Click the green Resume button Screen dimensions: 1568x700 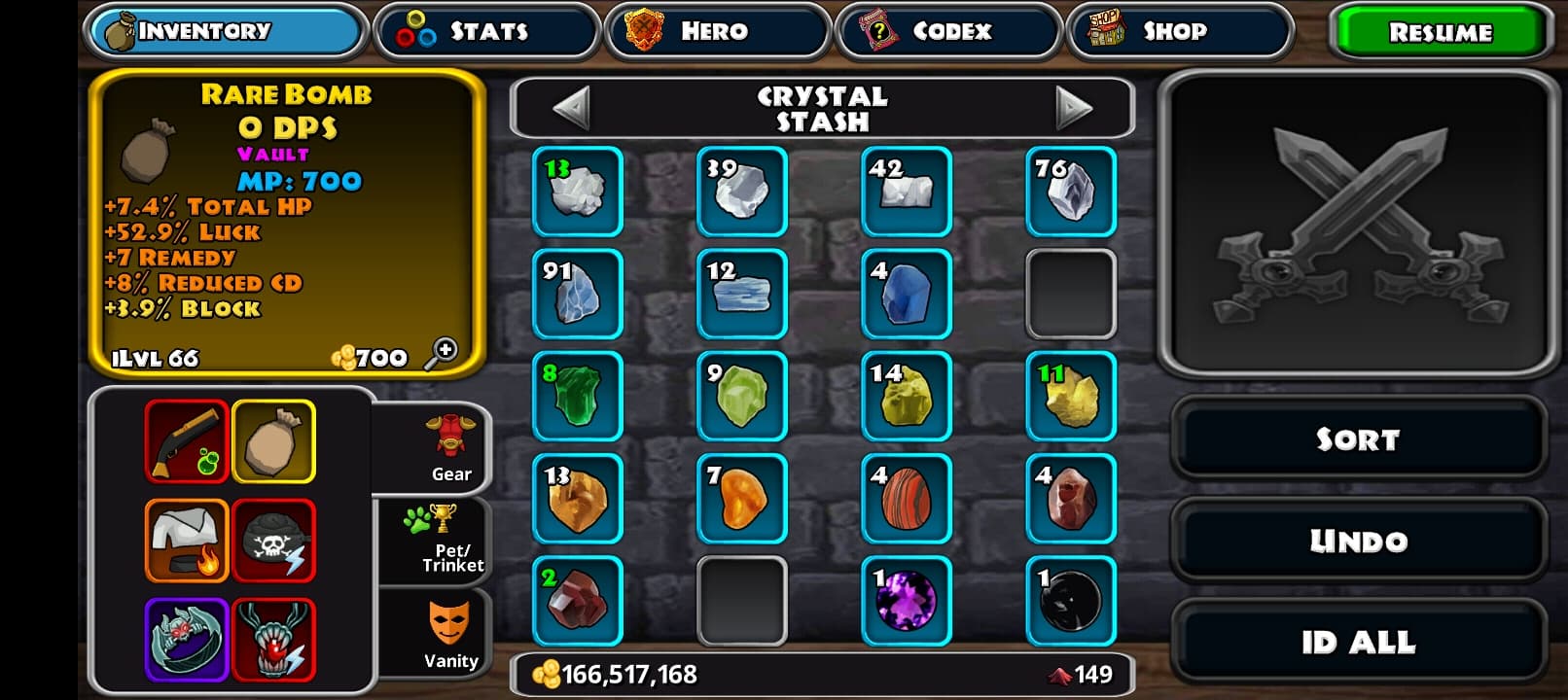[x=1439, y=32]
